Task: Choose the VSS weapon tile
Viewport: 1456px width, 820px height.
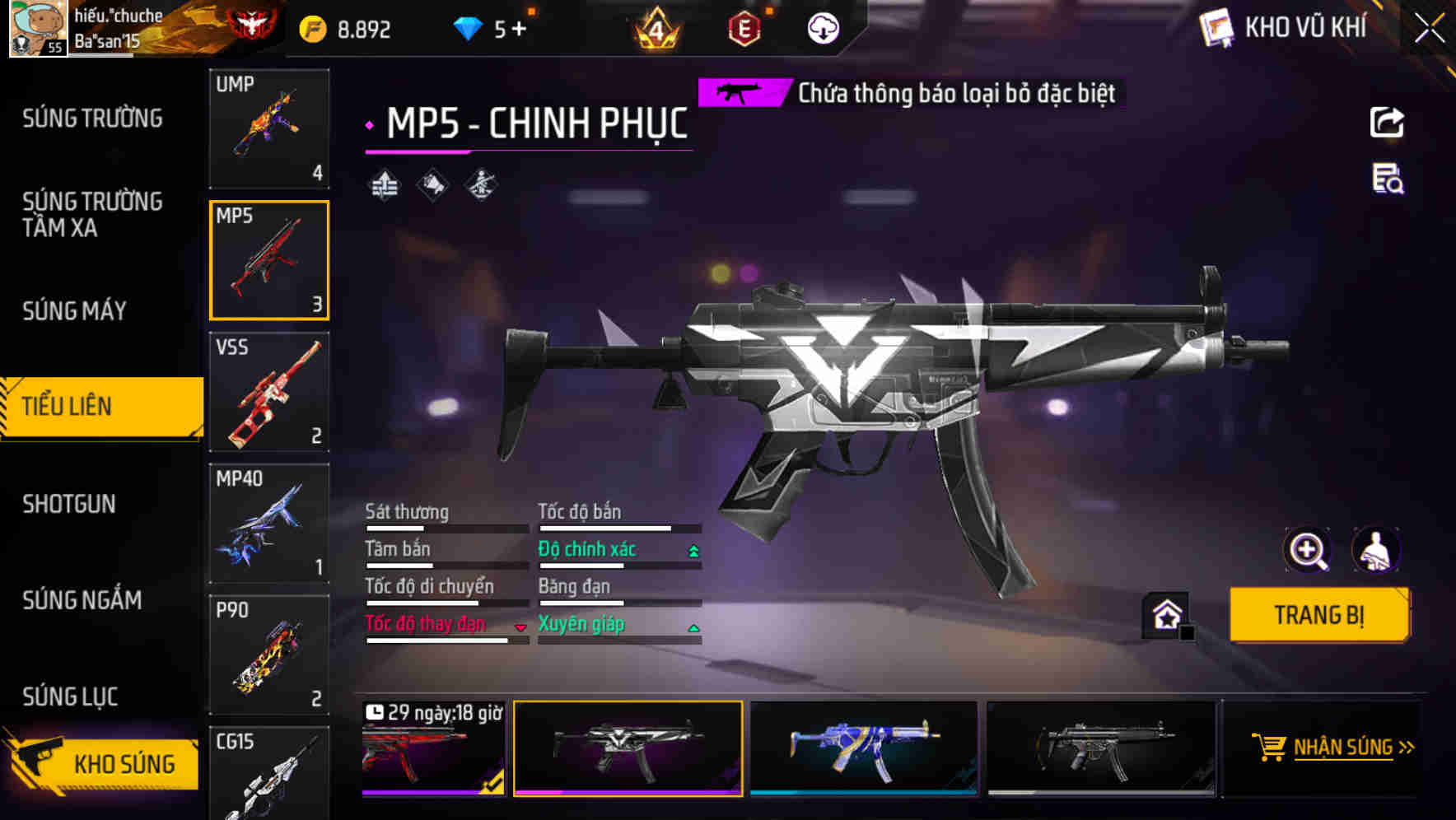Action: (x=269, y=392)
